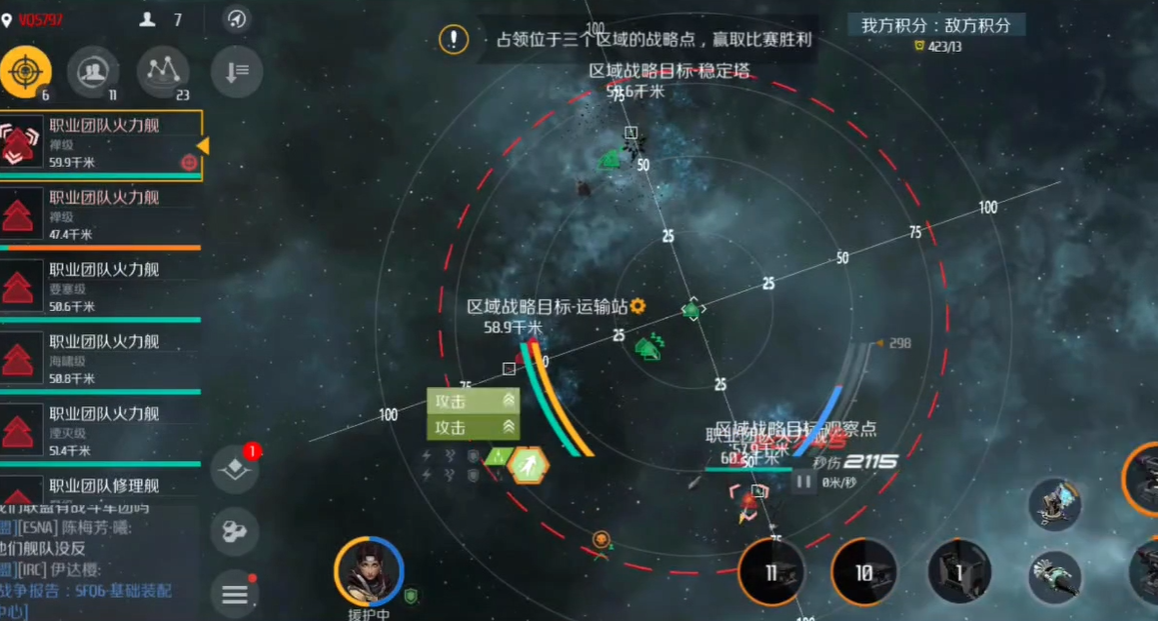Stop the ship with the pause button
Image resolution: width=1158 pixels, height=621 pixels.
[803, 482]
